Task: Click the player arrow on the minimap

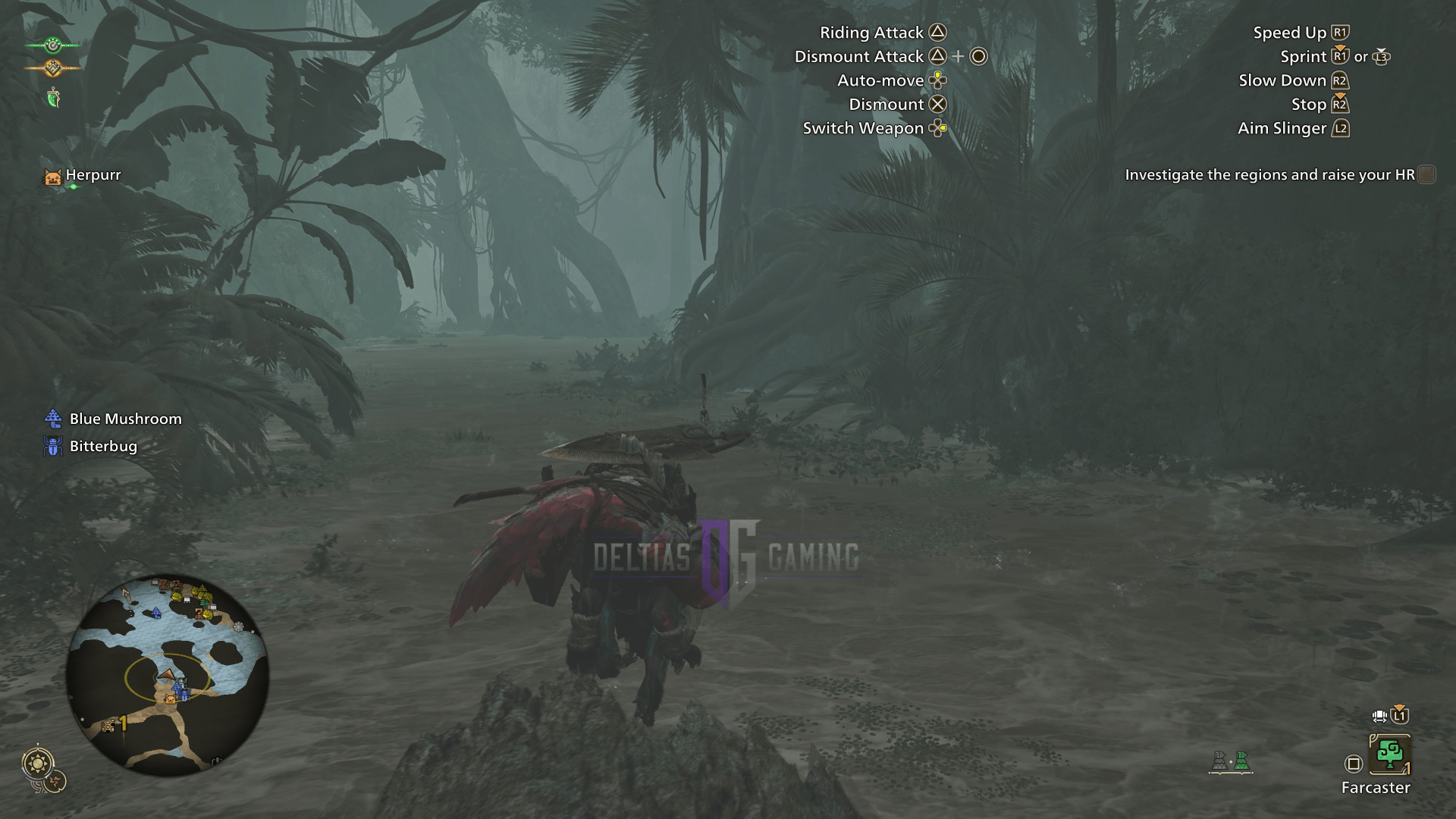Action: [x=166, y=674]
